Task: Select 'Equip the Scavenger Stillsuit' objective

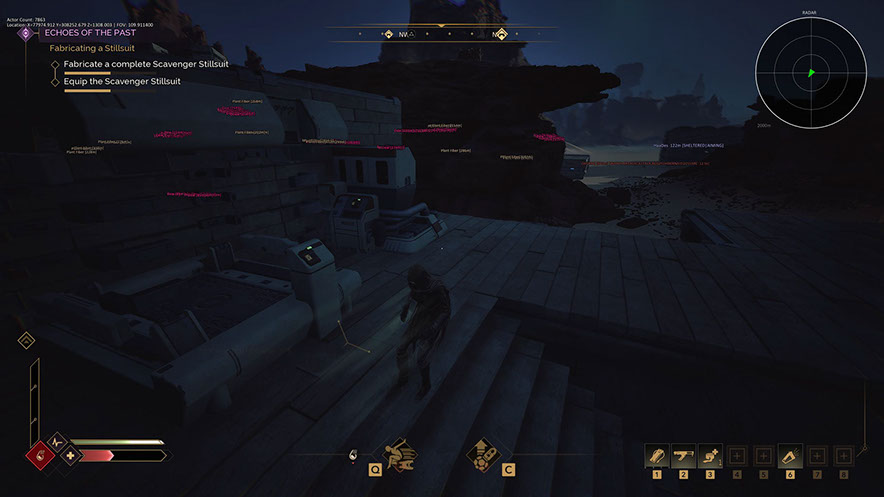Action: click(122, 82)
